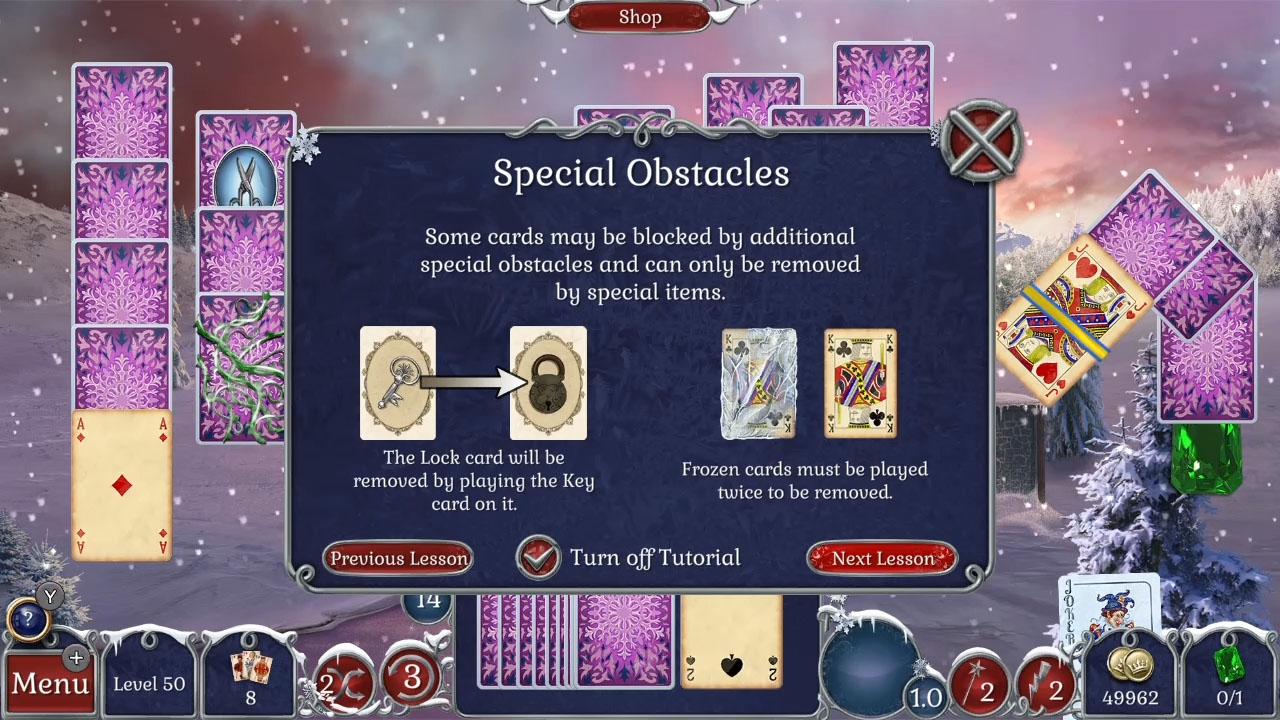Open the Menu
Image resolution: width=1280 pixels, height=720 pixels.
tap(50, 684)
